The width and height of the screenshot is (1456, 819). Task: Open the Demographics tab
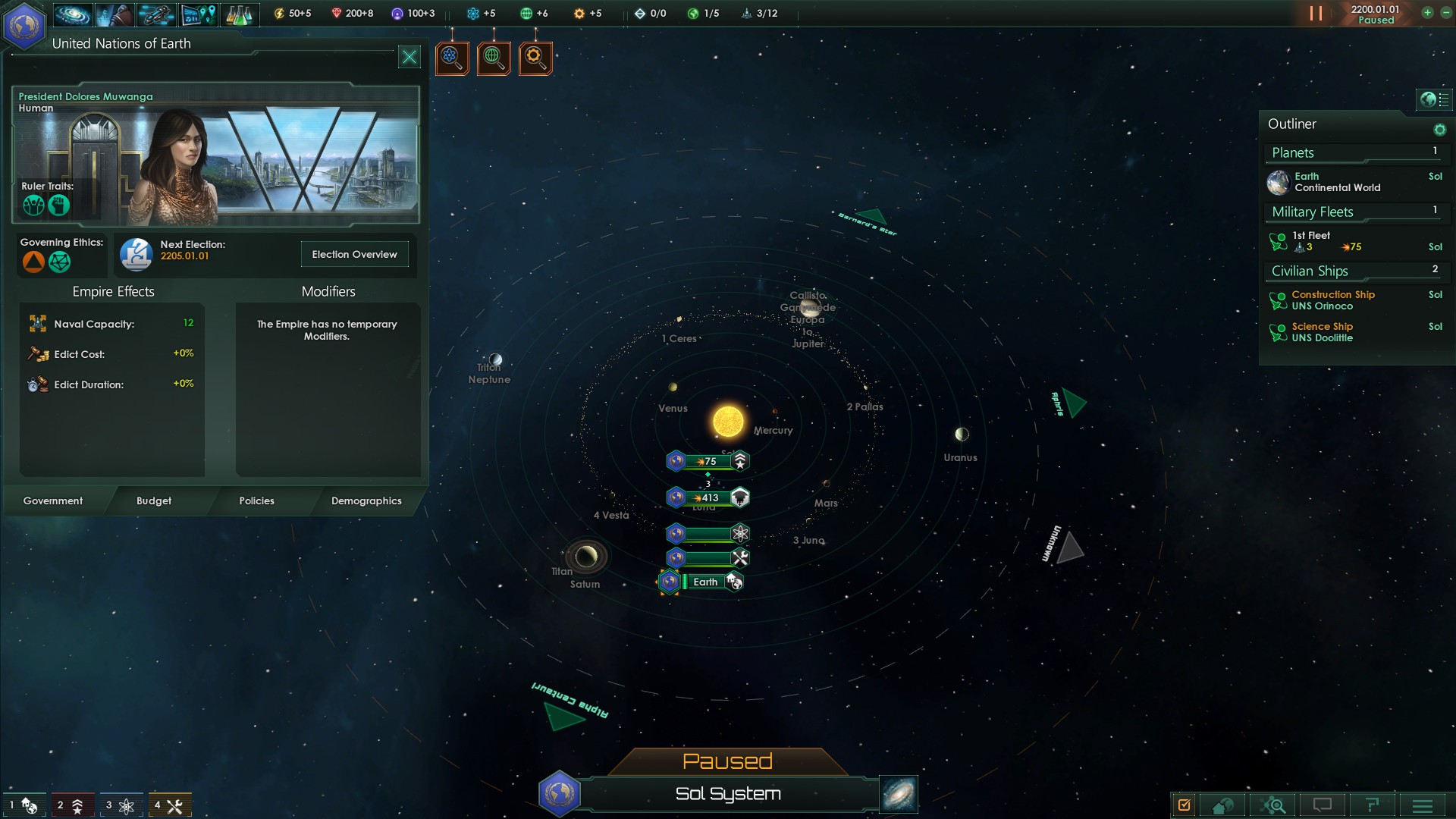[366, 500]
